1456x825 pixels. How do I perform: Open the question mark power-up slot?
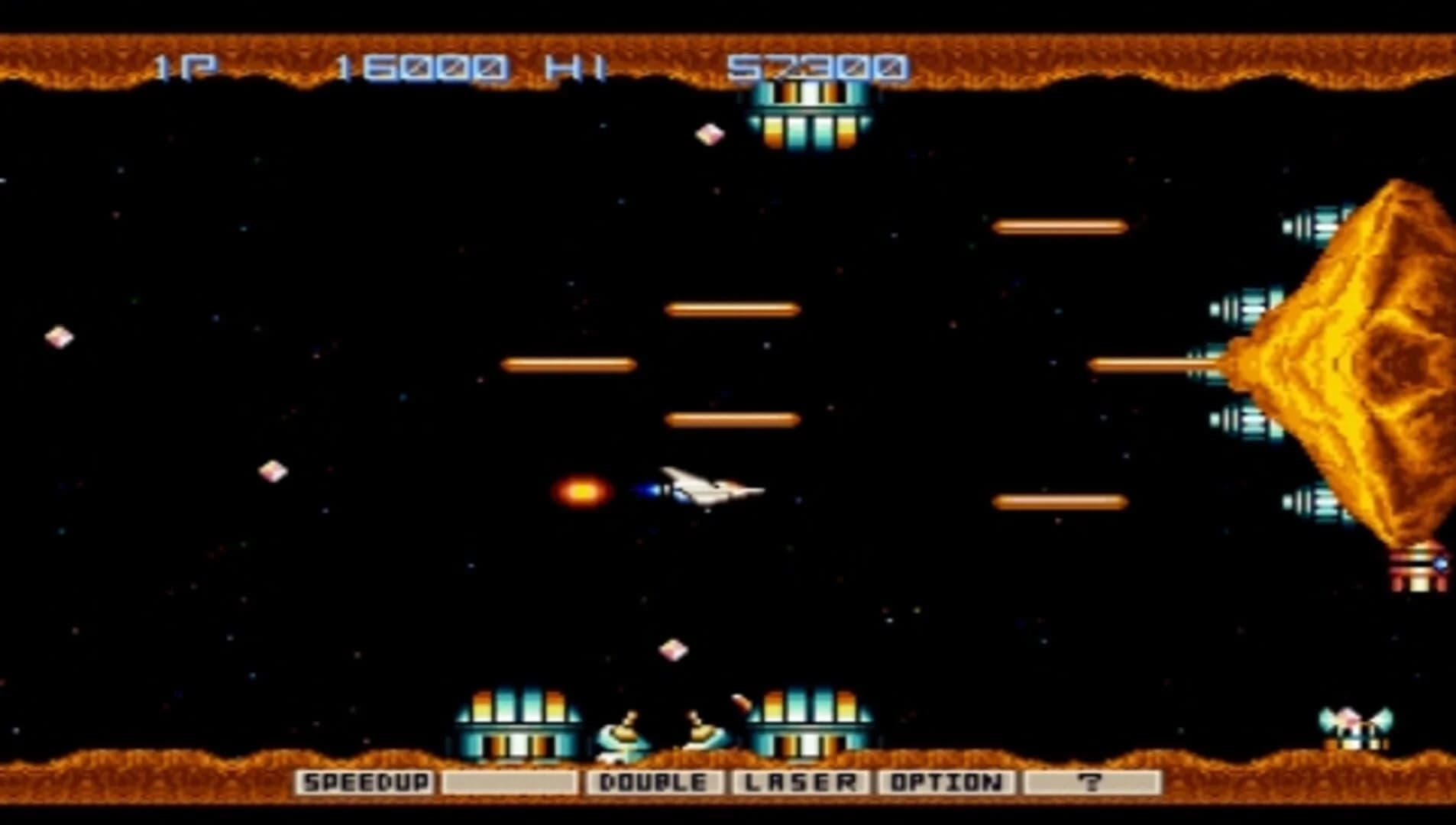coord(1094,782)
